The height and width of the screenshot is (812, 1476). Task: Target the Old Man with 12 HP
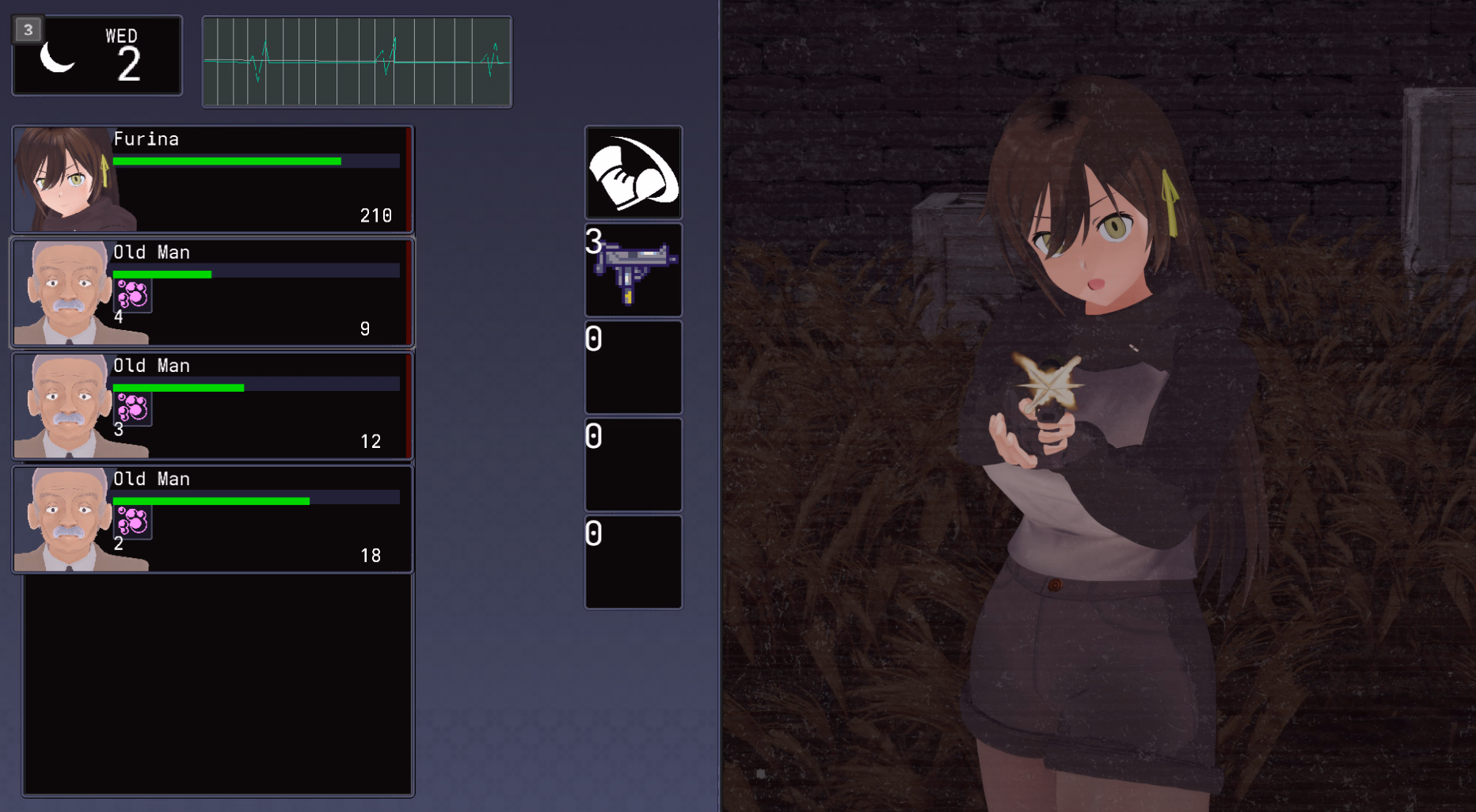click(212, 406)
